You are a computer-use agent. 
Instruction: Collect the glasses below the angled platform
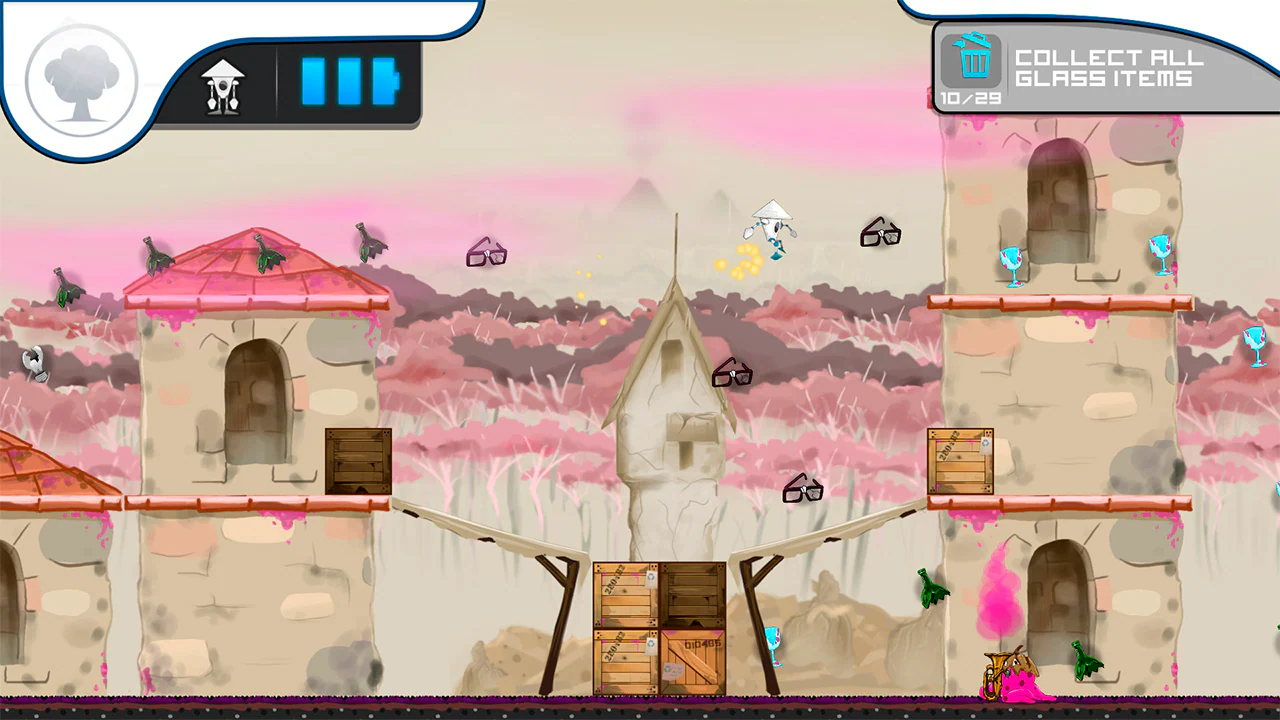pyautogui.click(x=805, y=487)
